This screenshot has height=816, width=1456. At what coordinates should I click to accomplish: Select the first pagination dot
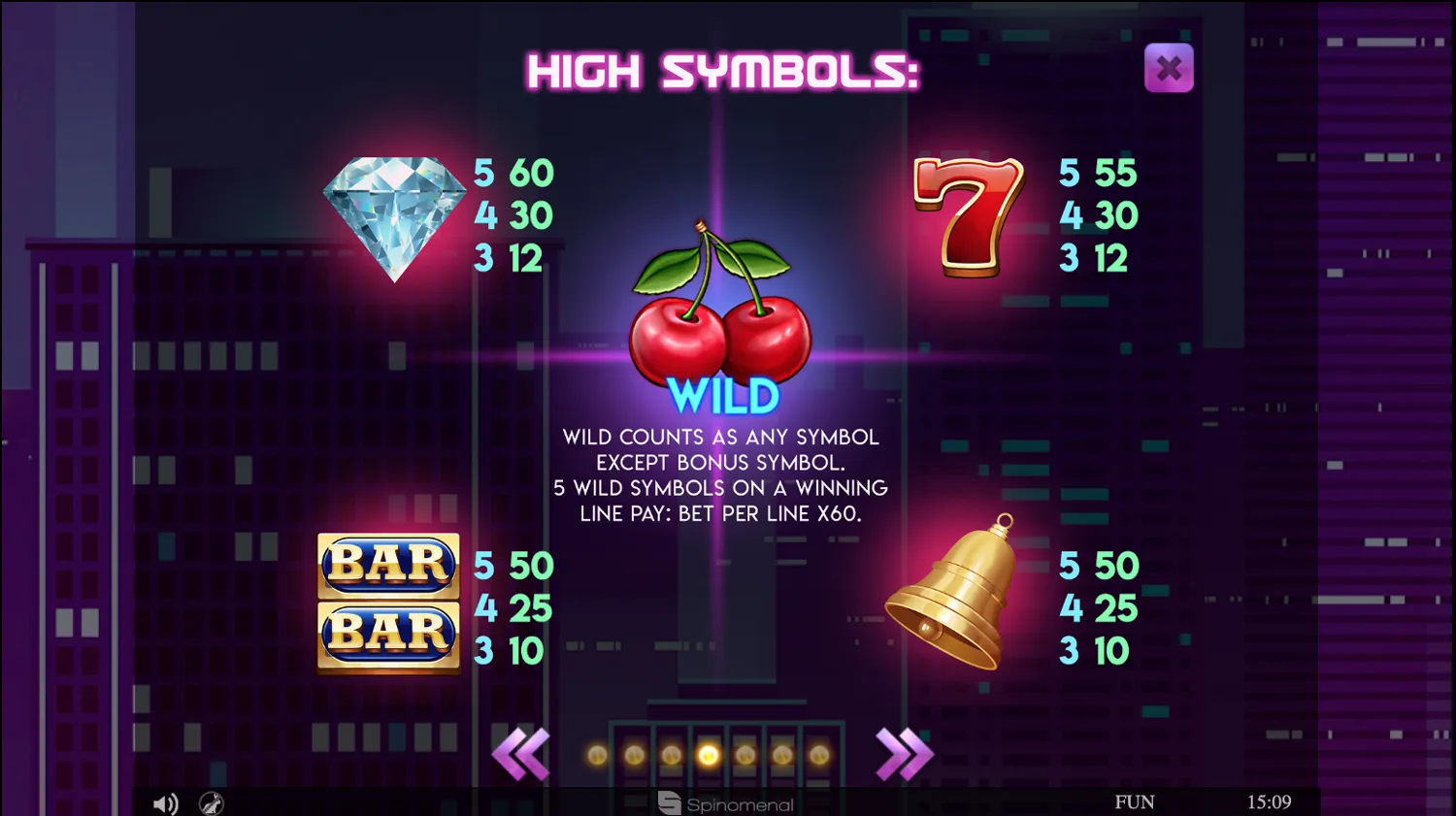click(x=597, y=753)
